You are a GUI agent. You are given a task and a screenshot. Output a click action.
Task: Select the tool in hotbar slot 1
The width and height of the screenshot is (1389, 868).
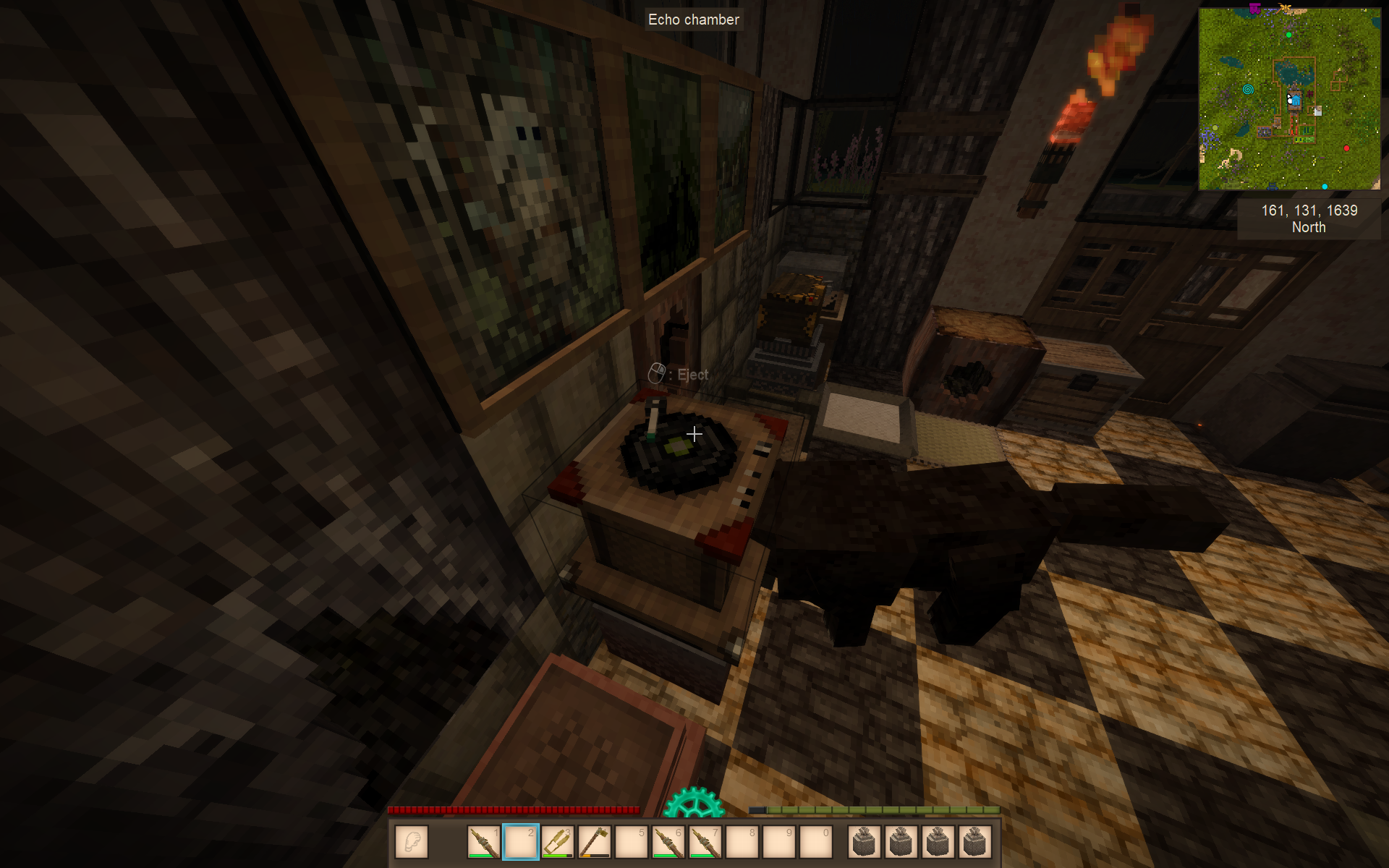point(483,842)
